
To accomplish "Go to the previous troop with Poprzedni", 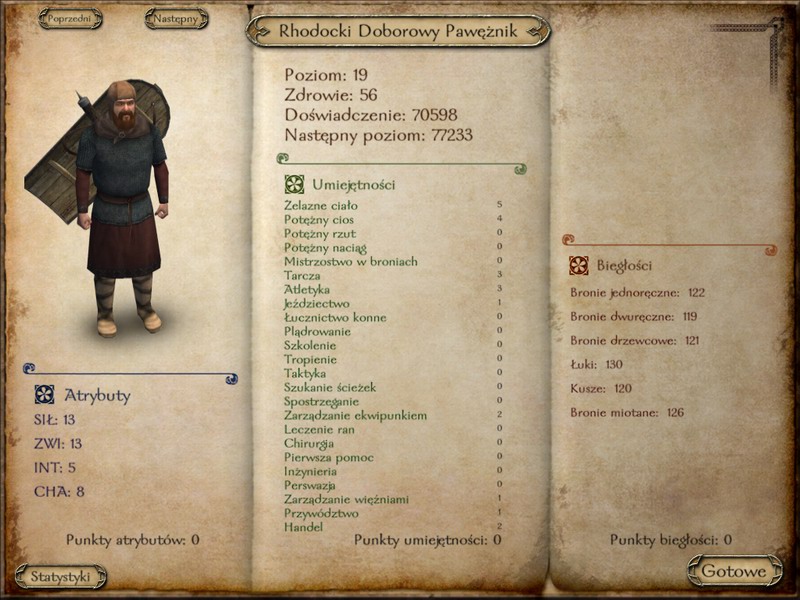I will pos(71,18).
